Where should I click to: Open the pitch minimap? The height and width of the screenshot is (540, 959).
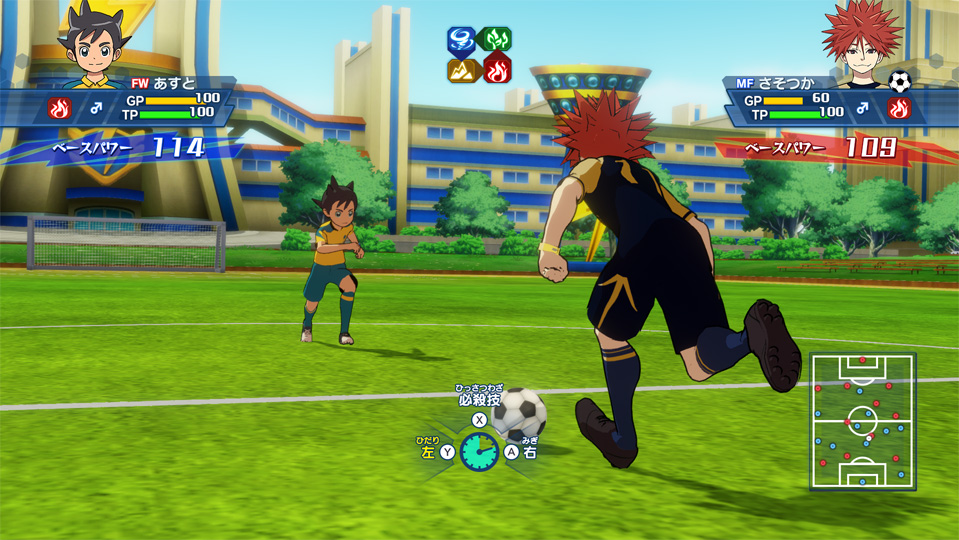coord(862,421)
